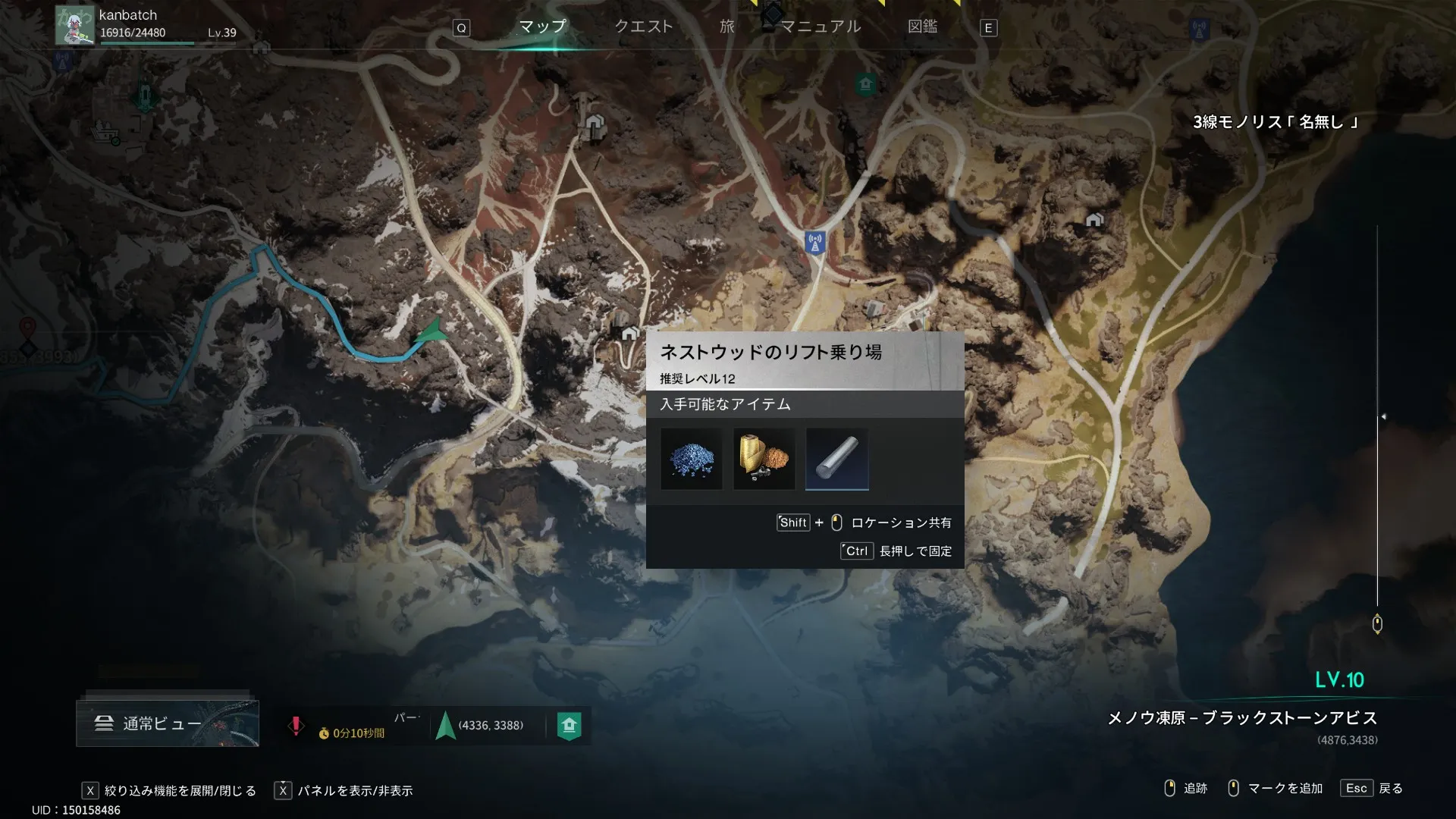Click the red location pin map marker

tap(27, 328)
